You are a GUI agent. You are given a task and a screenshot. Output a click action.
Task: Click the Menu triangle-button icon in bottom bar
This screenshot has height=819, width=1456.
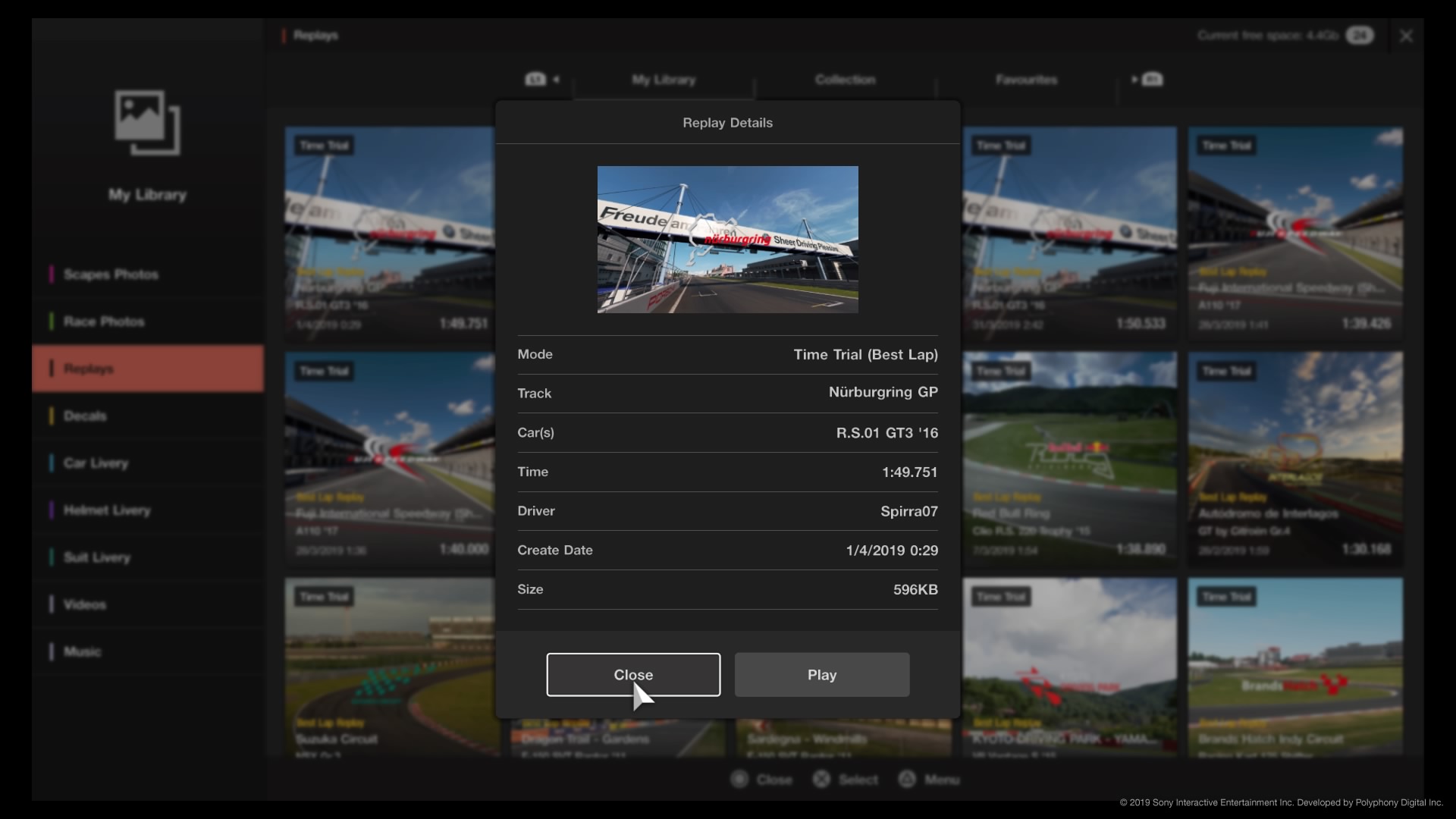point(907,779)
